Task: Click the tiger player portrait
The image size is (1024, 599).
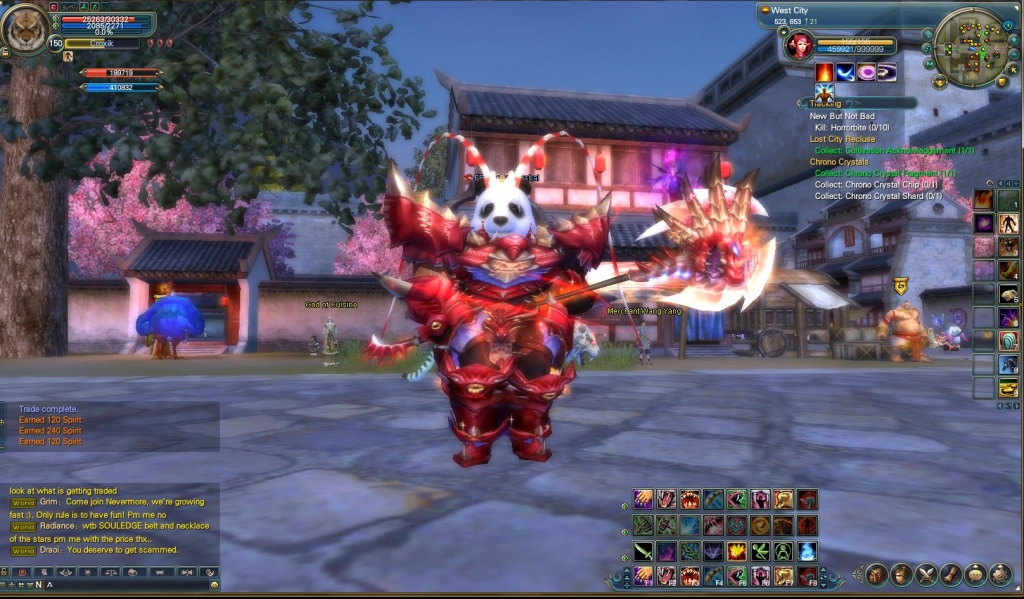Action: tap(25, 29)
